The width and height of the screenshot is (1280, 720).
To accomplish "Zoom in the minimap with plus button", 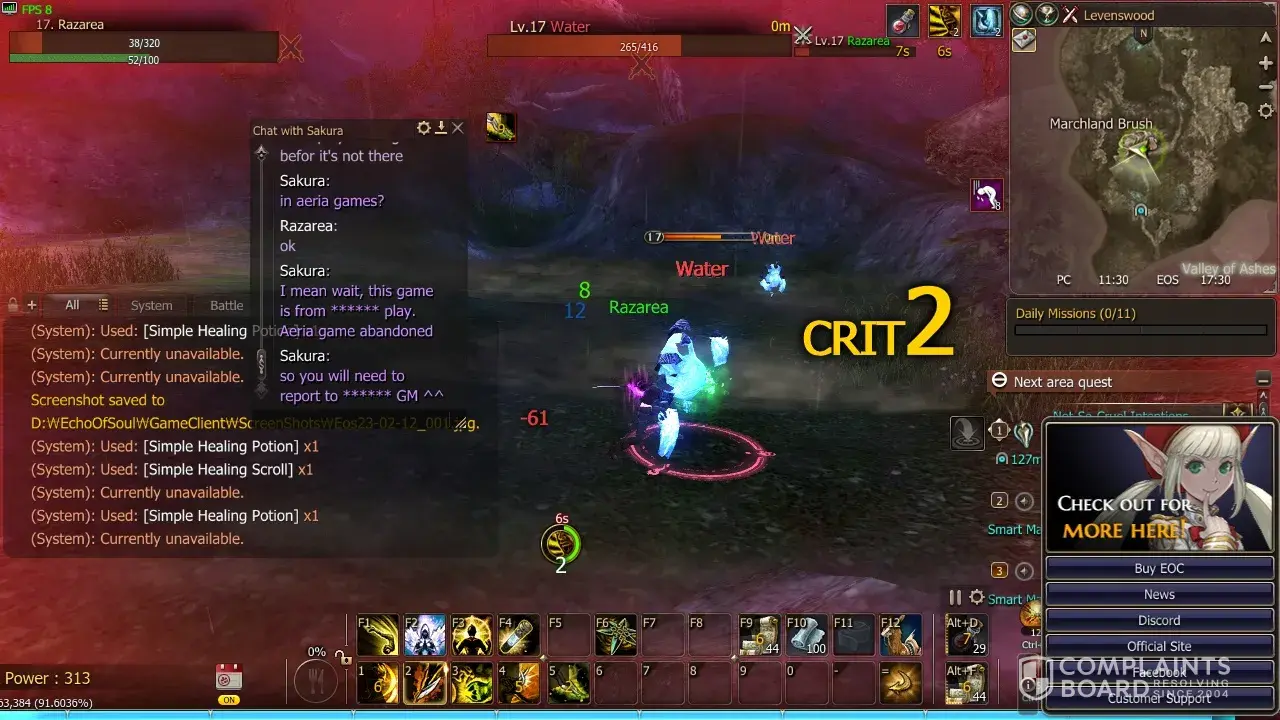I will [x=1265, y=63].
